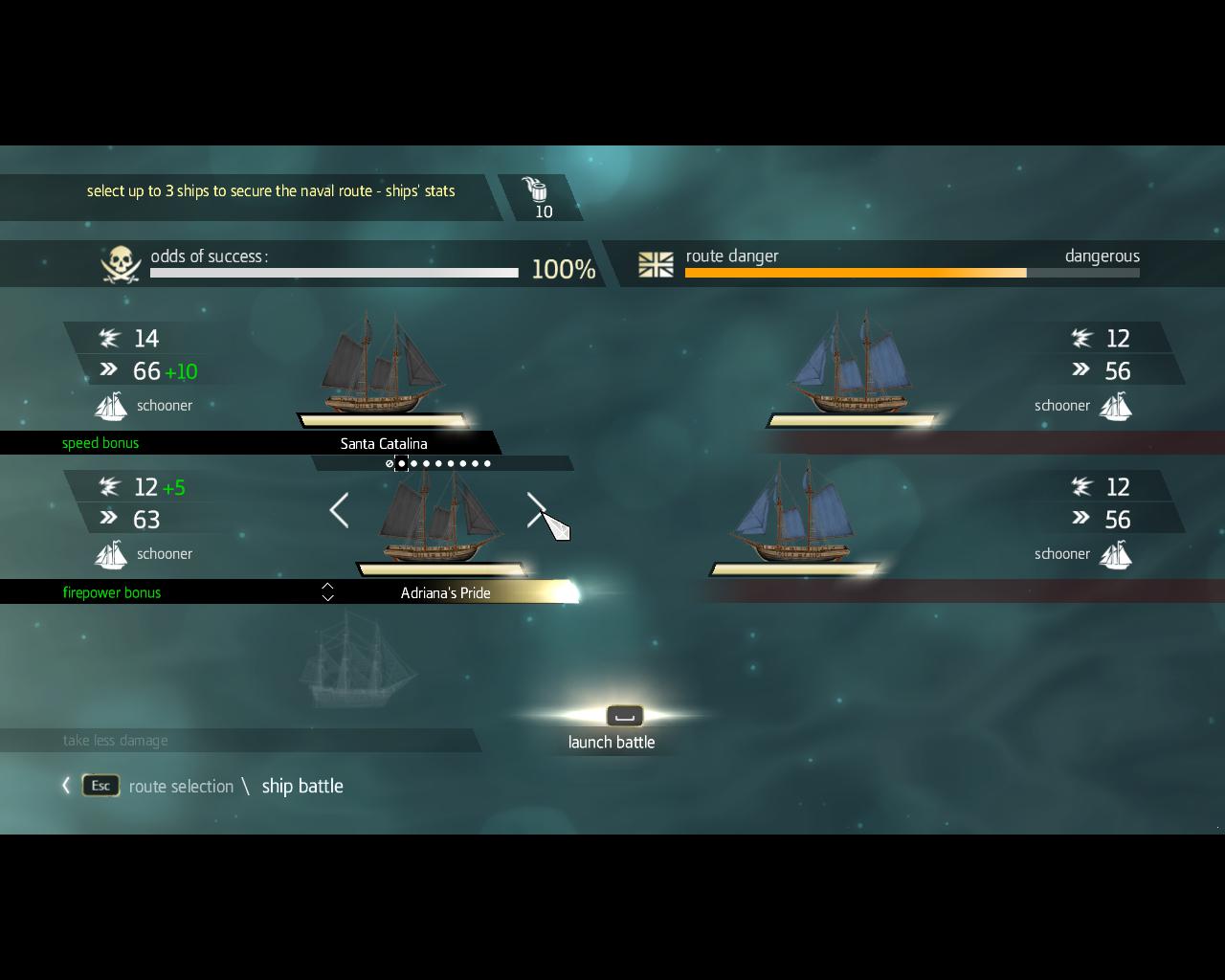Show the next ship with right arrow
The height and width of the screenshot is (980, 1225).
pyautogui.click(x=536, y=509)
